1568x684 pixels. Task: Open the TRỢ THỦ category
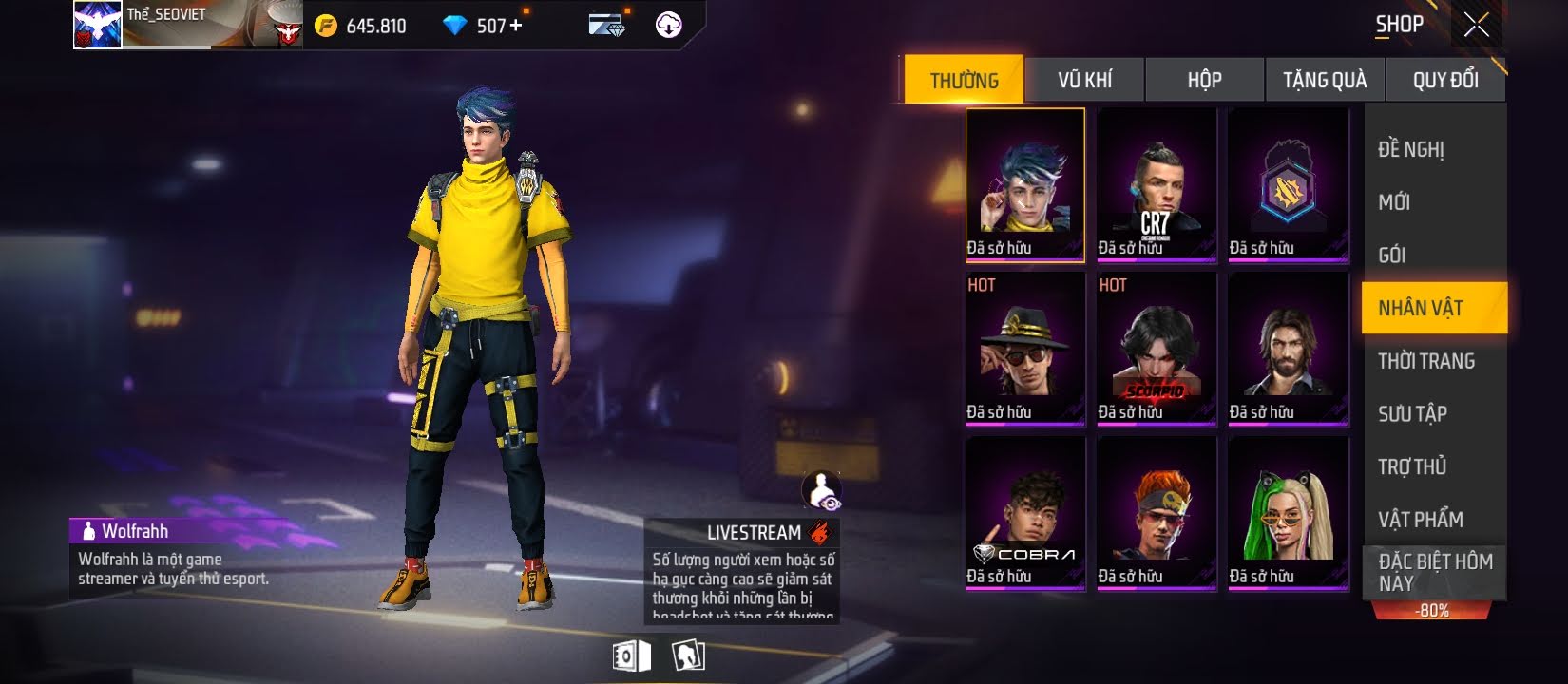point(1412,466)
